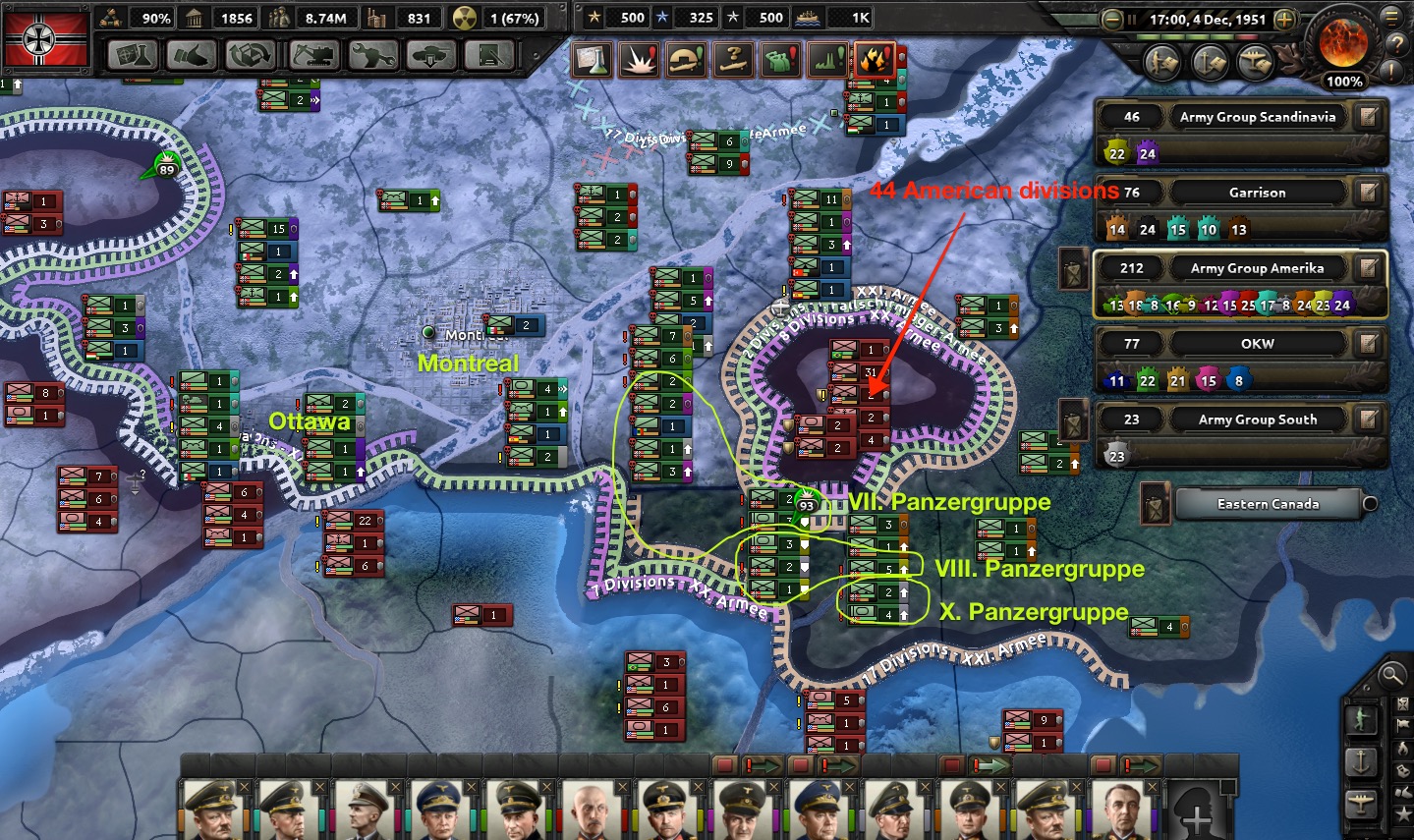Open the Diplomacy handshake menu
1414x840 pixels.
coord(192,55)
